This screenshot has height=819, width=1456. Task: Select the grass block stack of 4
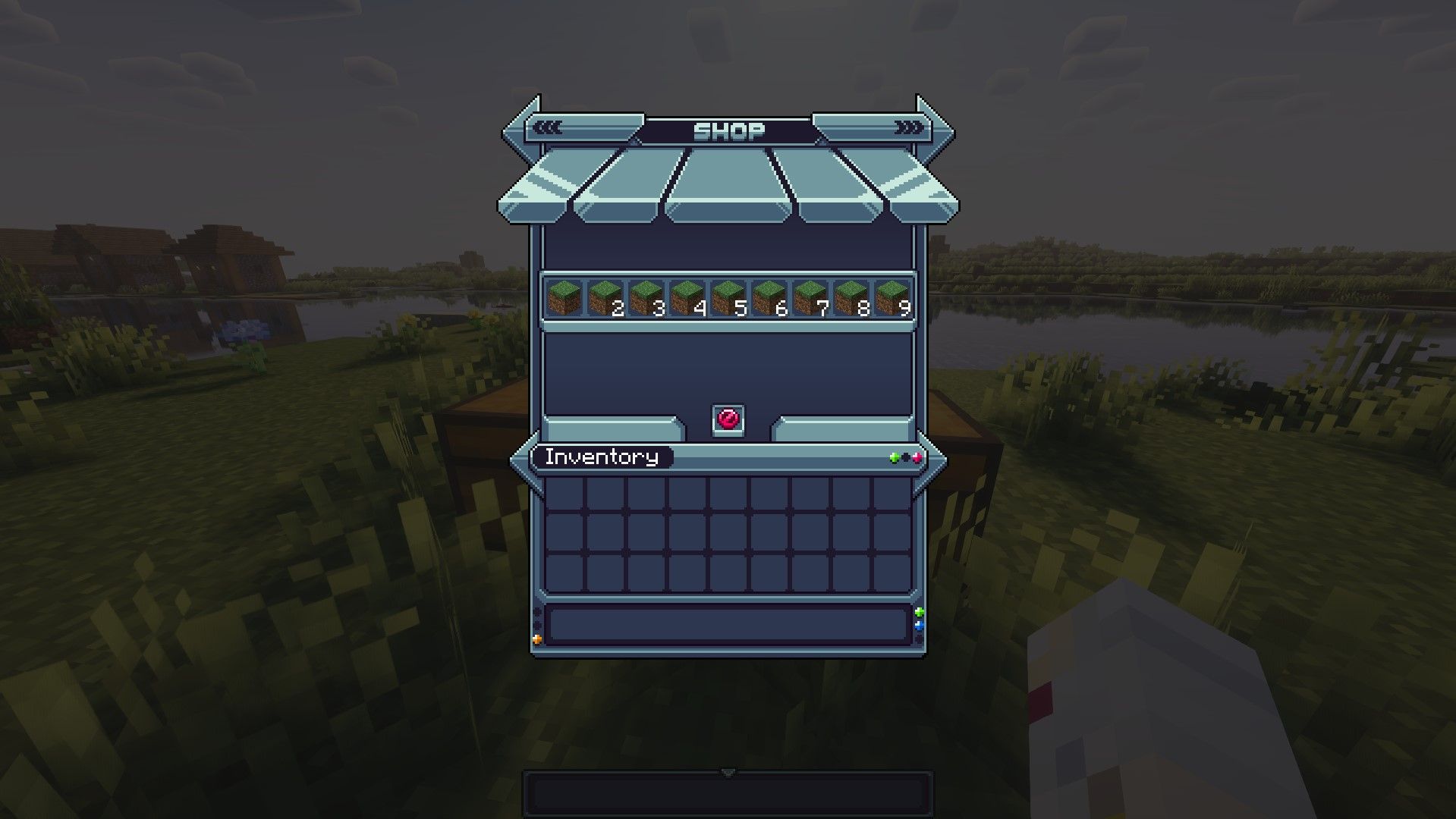[x=688, y=298]
